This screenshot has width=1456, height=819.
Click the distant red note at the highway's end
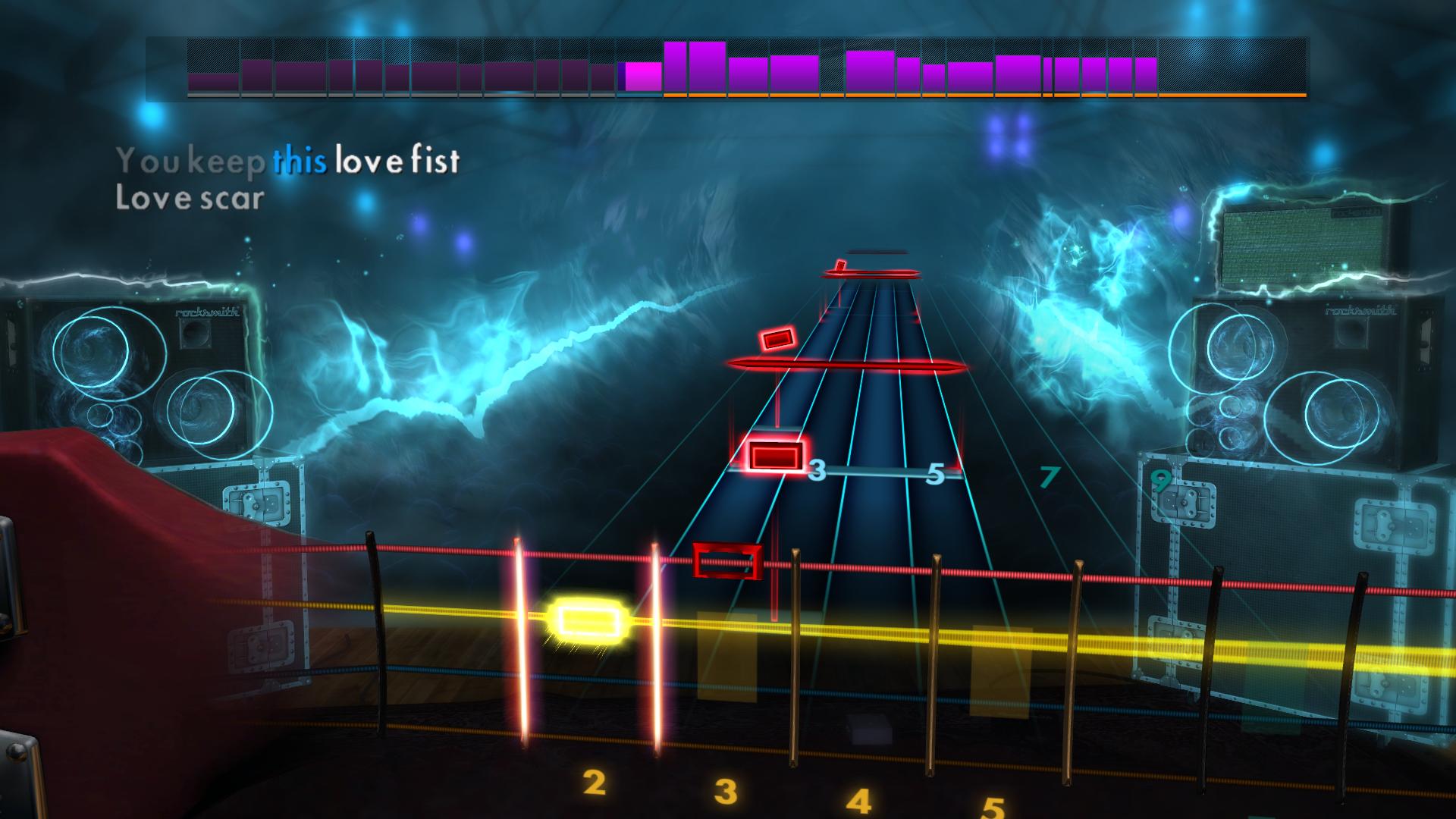click(x=842, y=265)
